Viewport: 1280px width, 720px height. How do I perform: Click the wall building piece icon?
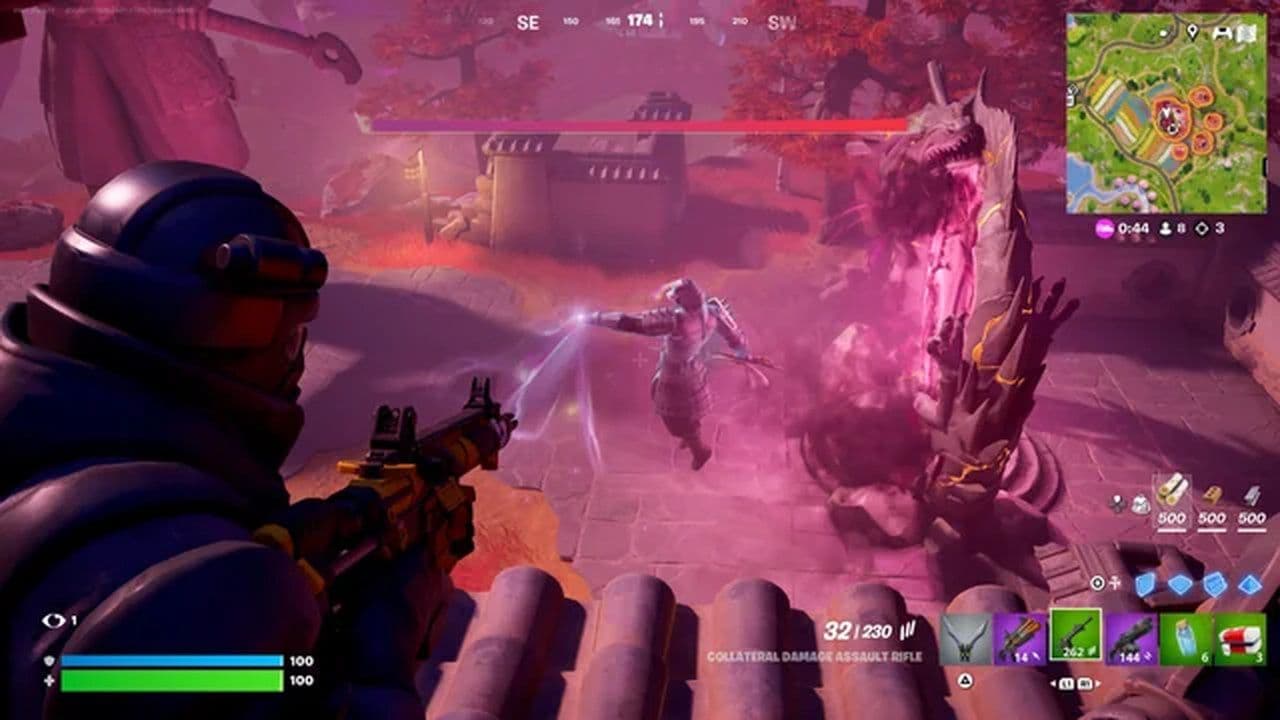(x=1146, y=585)
